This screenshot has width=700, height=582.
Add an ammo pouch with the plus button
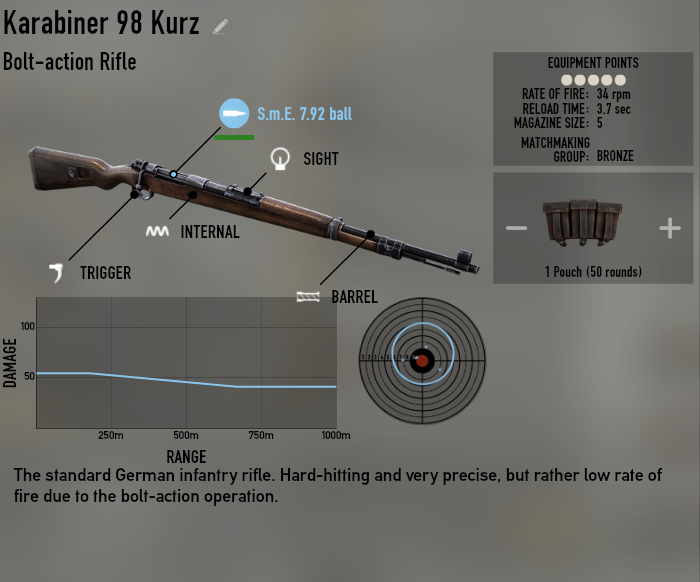click(x=669, y=228)
